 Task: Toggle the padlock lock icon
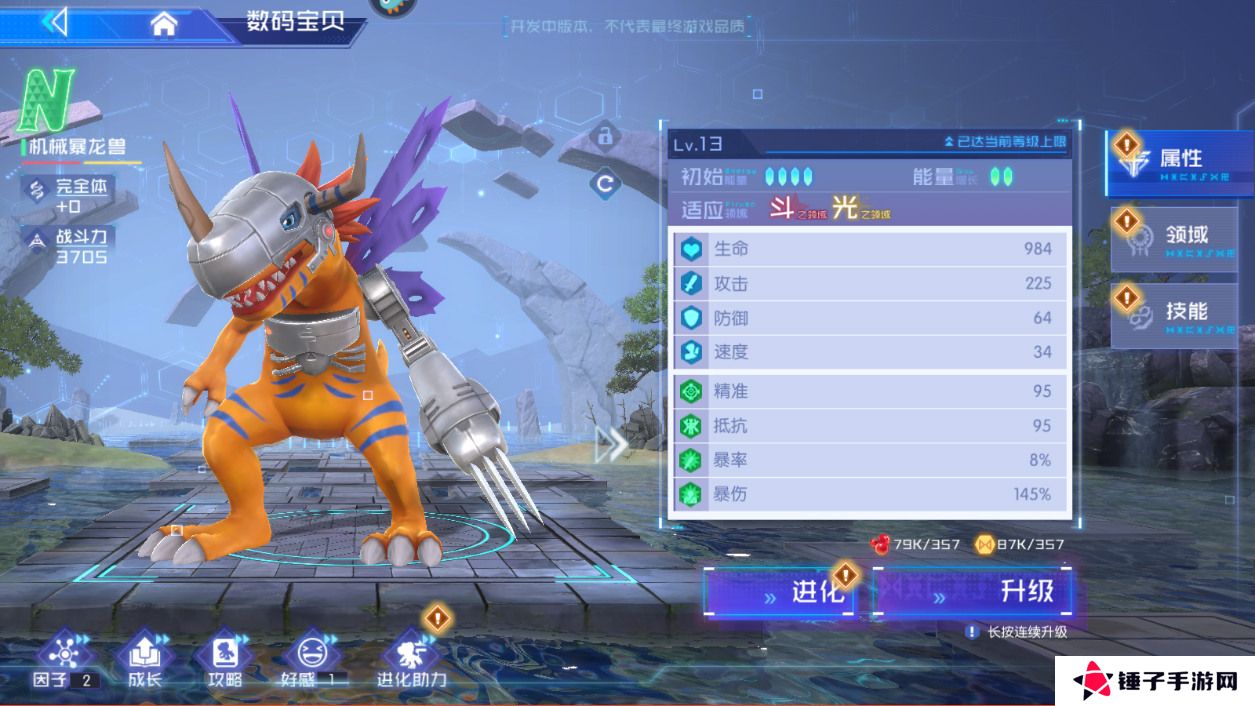(604, 134)
